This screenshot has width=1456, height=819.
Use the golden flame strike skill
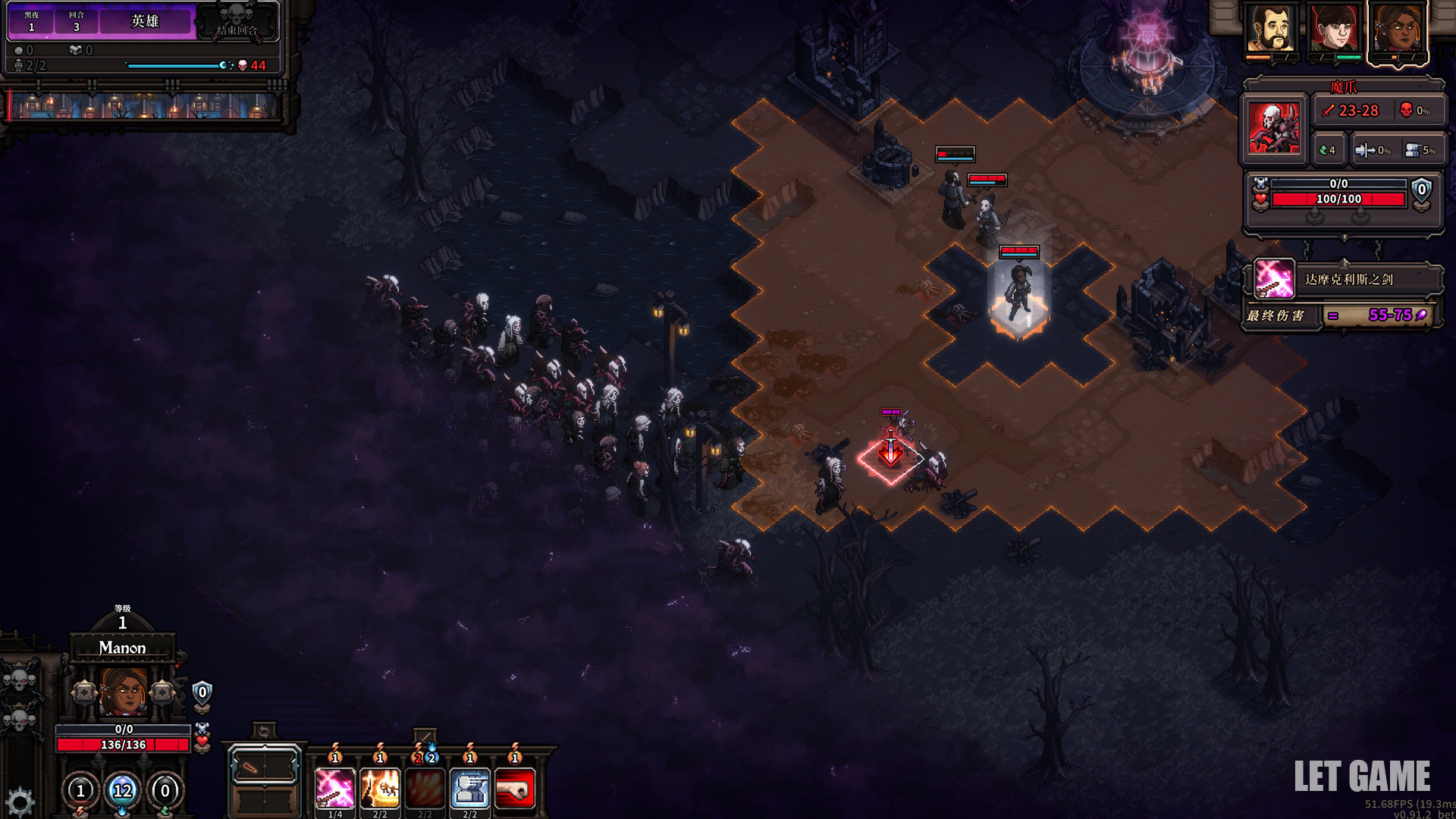380,789
